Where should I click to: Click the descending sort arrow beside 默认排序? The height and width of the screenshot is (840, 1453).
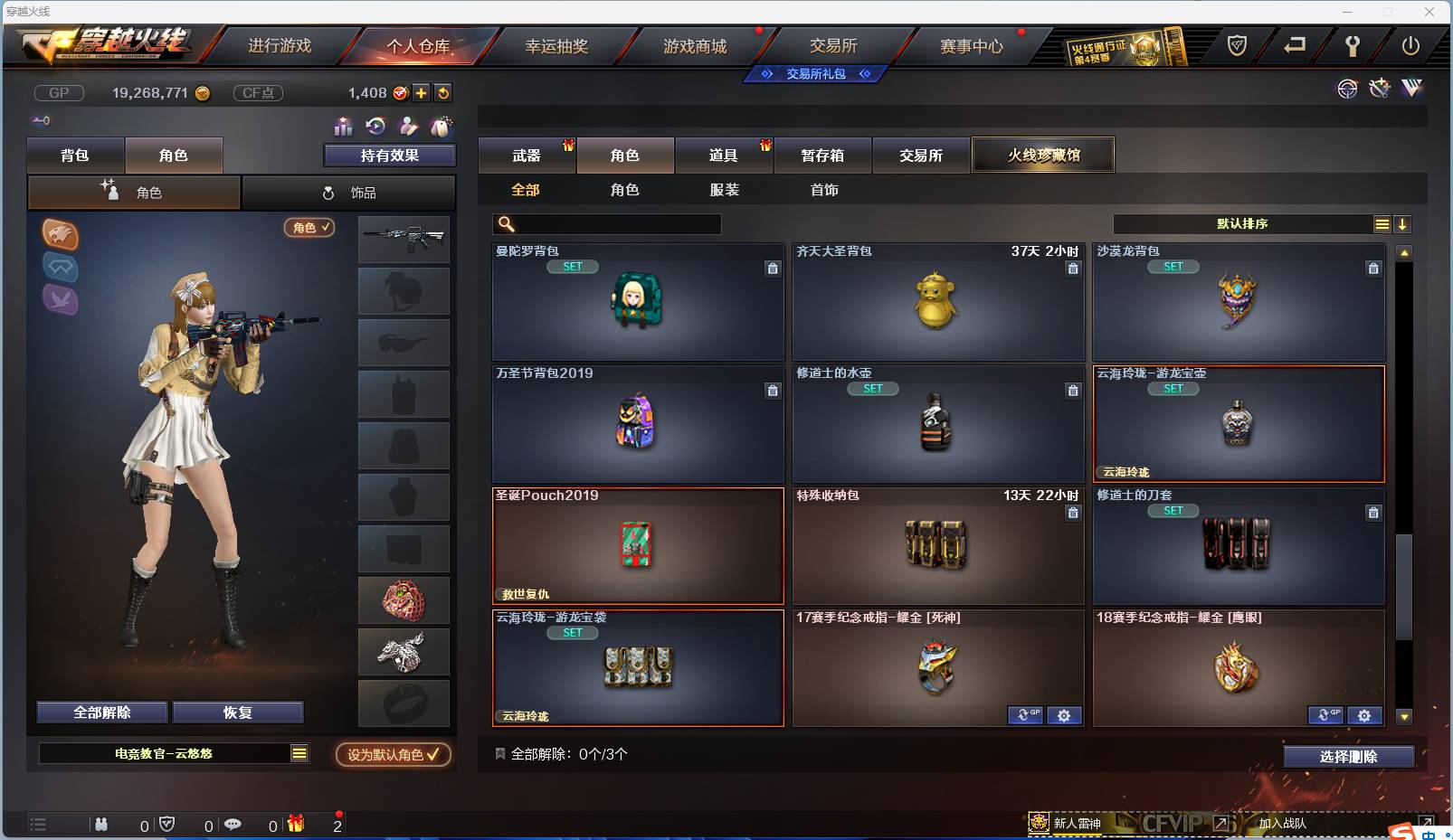point(1403,223)
